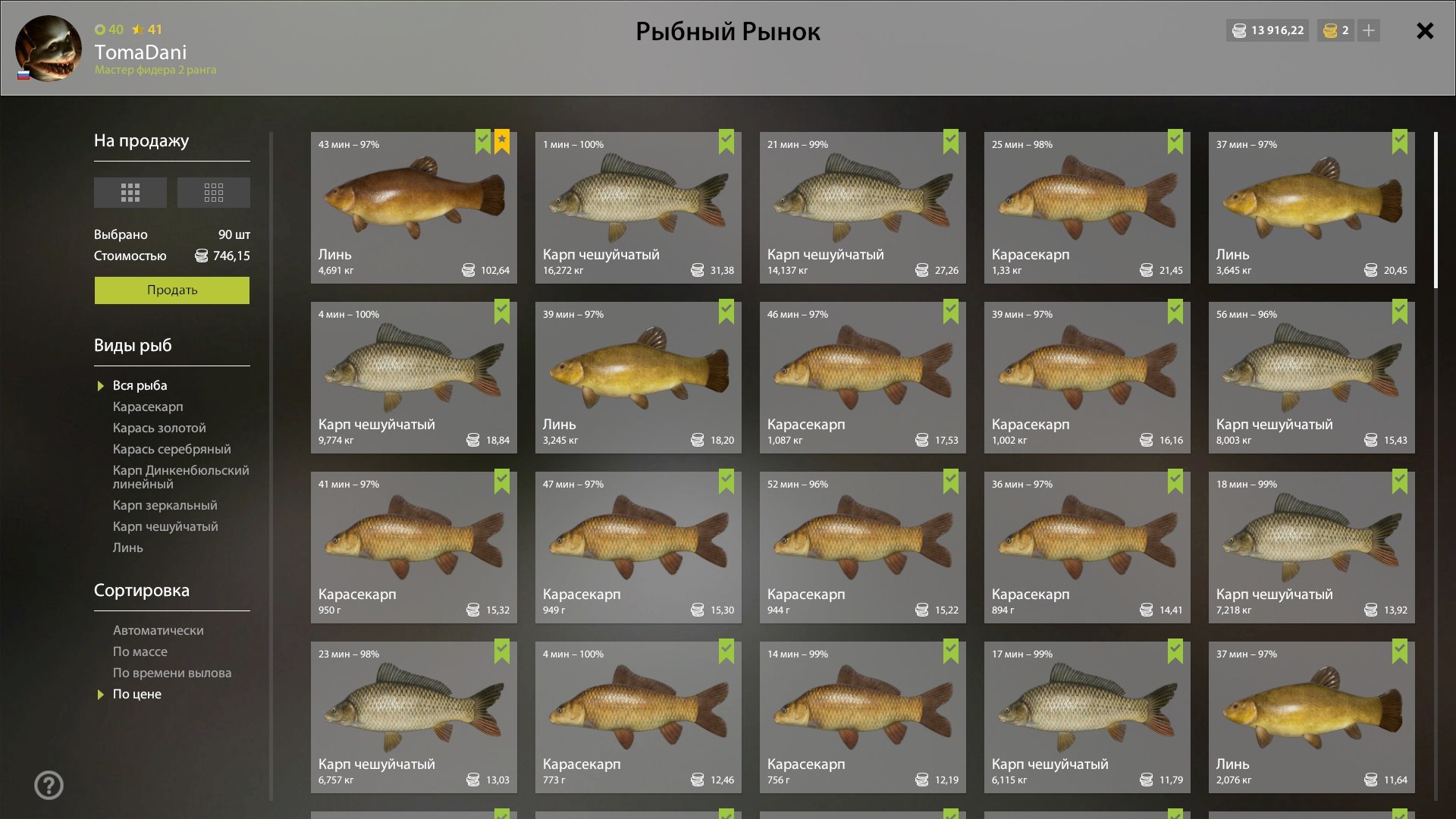This screenshot has width=1456, height=819.
Task: Sort by catch time (По времени вылова)
Action: [x=172, y=673]
